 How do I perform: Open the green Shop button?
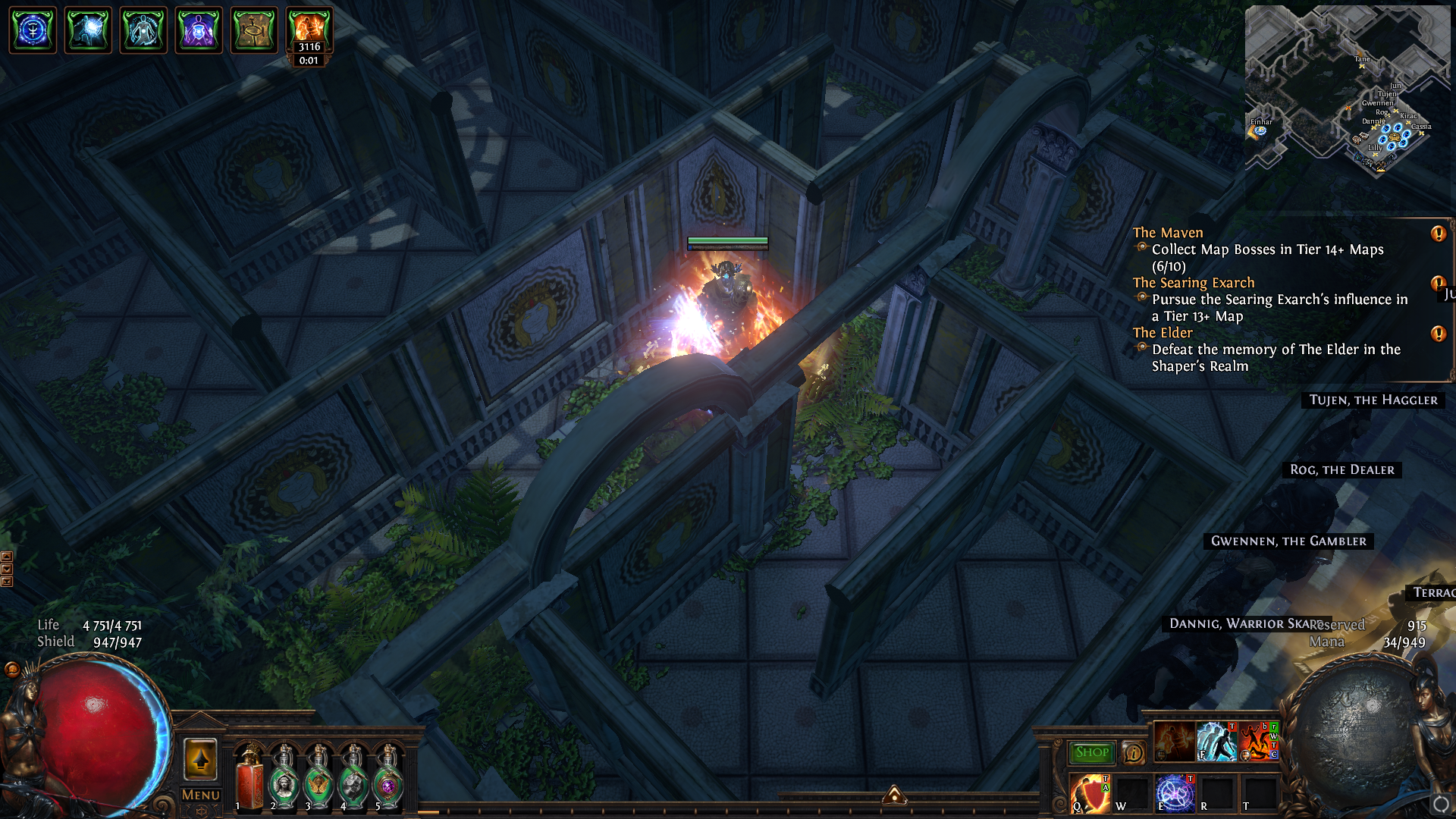pos(1092,752)
